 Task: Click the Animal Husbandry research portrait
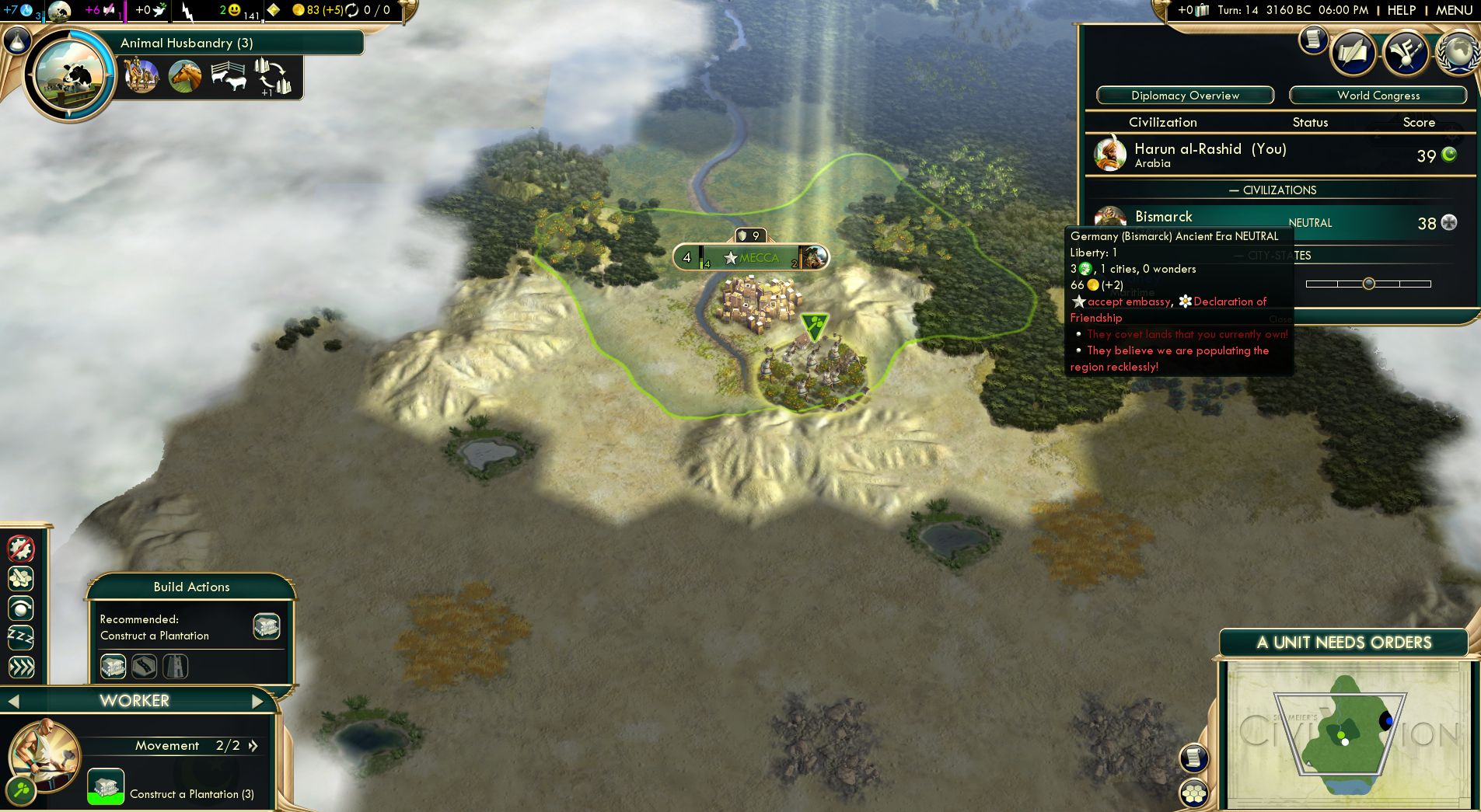click(70, 75)
